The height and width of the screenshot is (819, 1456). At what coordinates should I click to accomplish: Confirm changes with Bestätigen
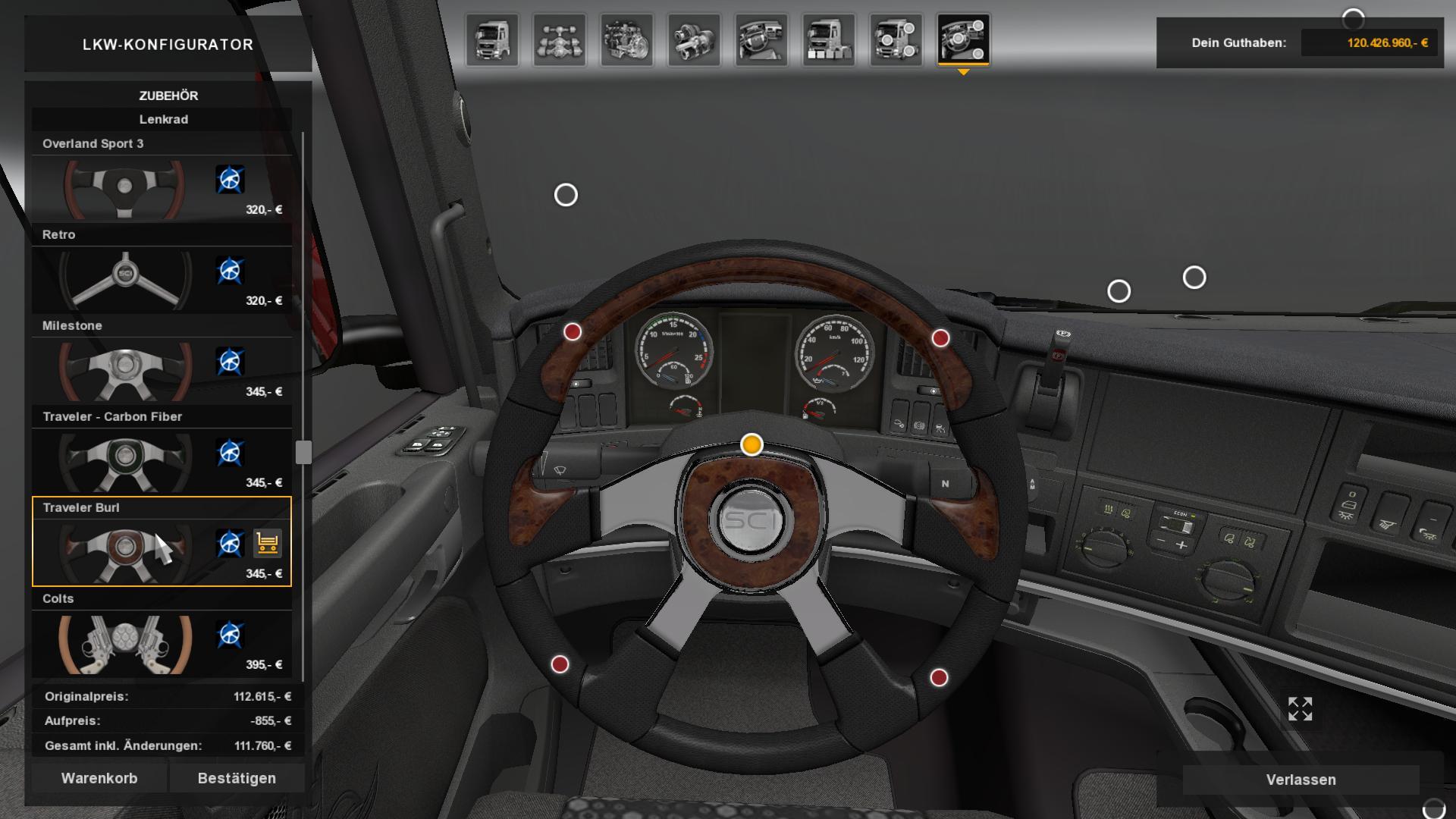pos(237,778)
